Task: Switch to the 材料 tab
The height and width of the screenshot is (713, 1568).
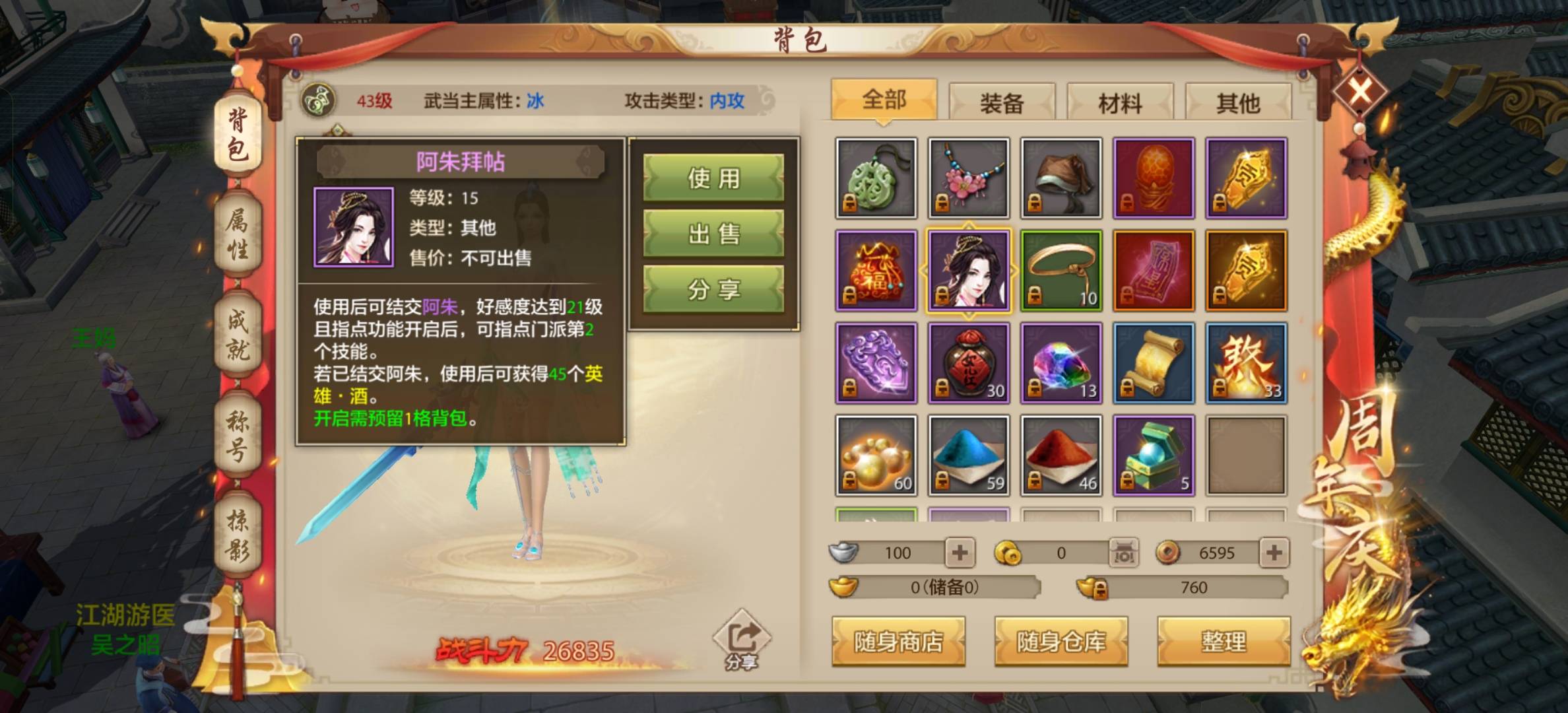Action: [x=1120, y=101]
